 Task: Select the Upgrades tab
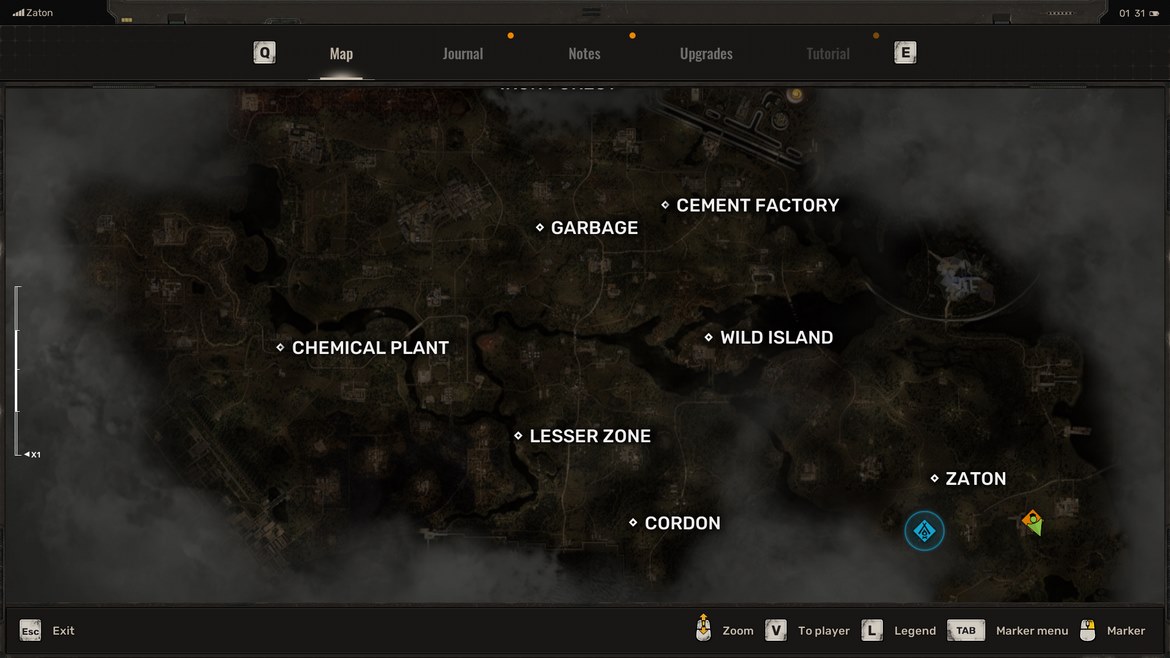point(706,54)
